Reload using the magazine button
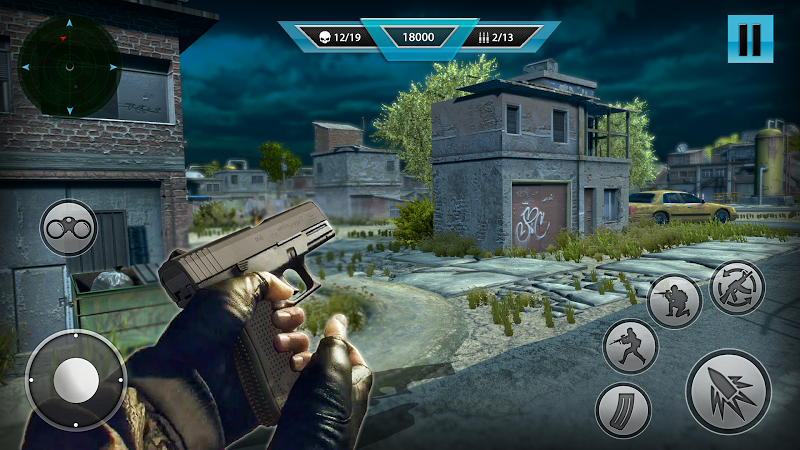 click(x=623, y=411)
